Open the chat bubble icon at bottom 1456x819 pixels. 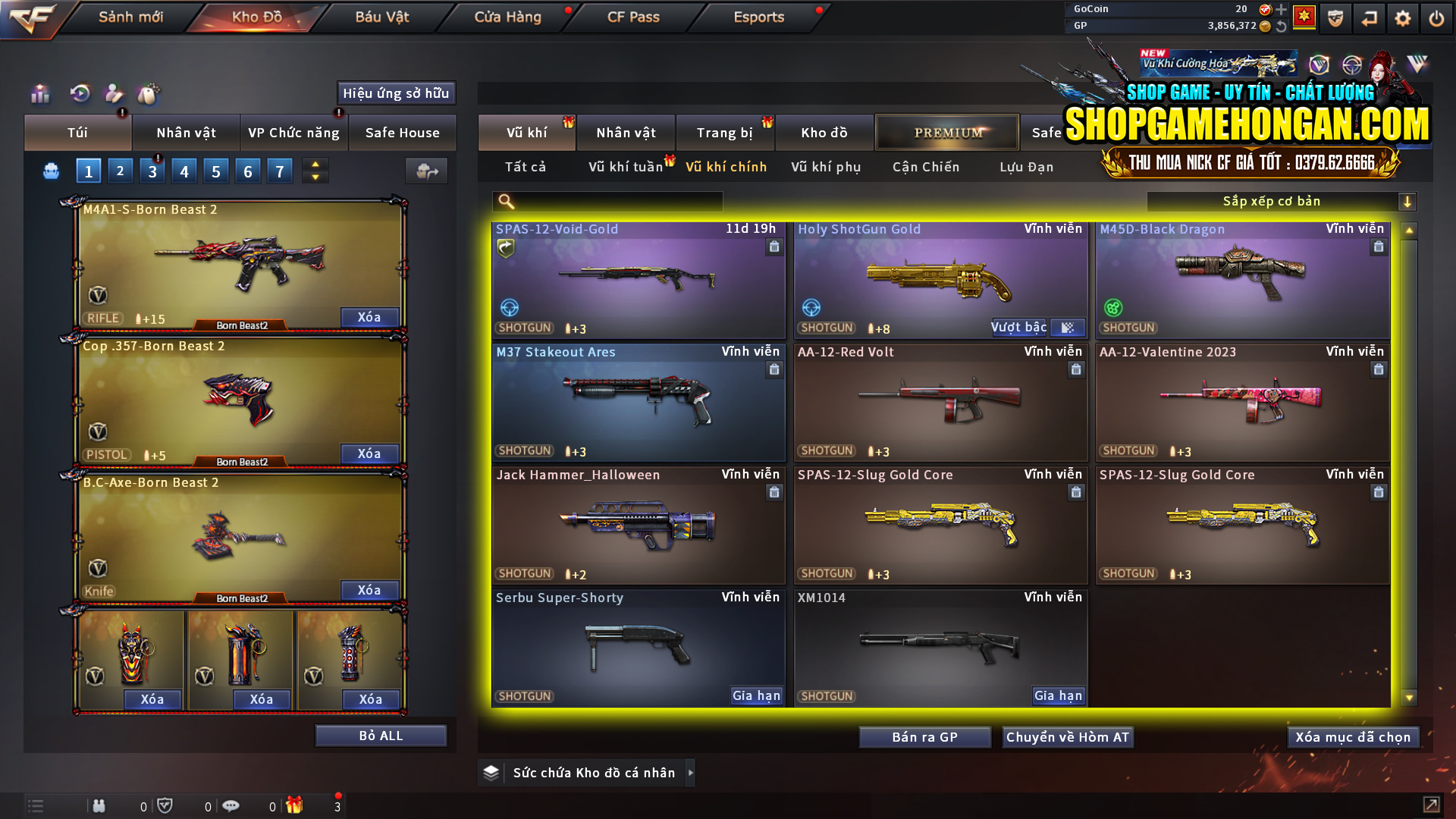point(231,806)
